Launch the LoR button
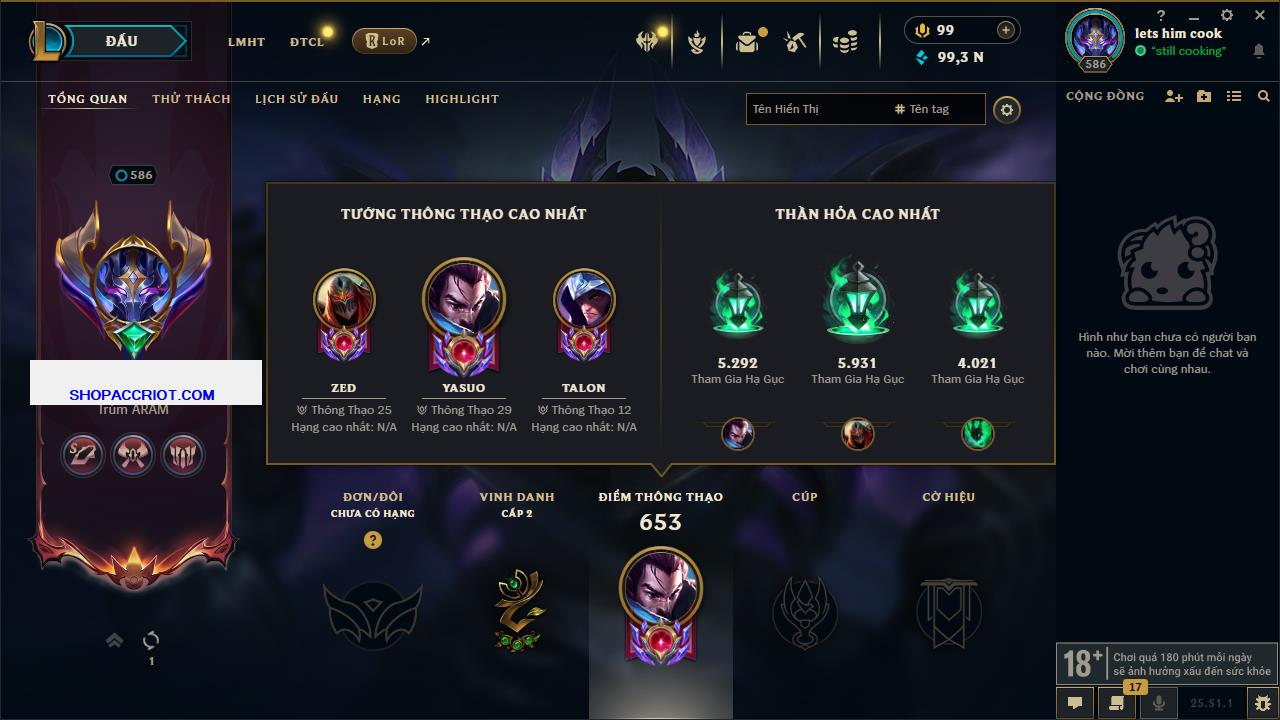 click(x=384, y=41)
